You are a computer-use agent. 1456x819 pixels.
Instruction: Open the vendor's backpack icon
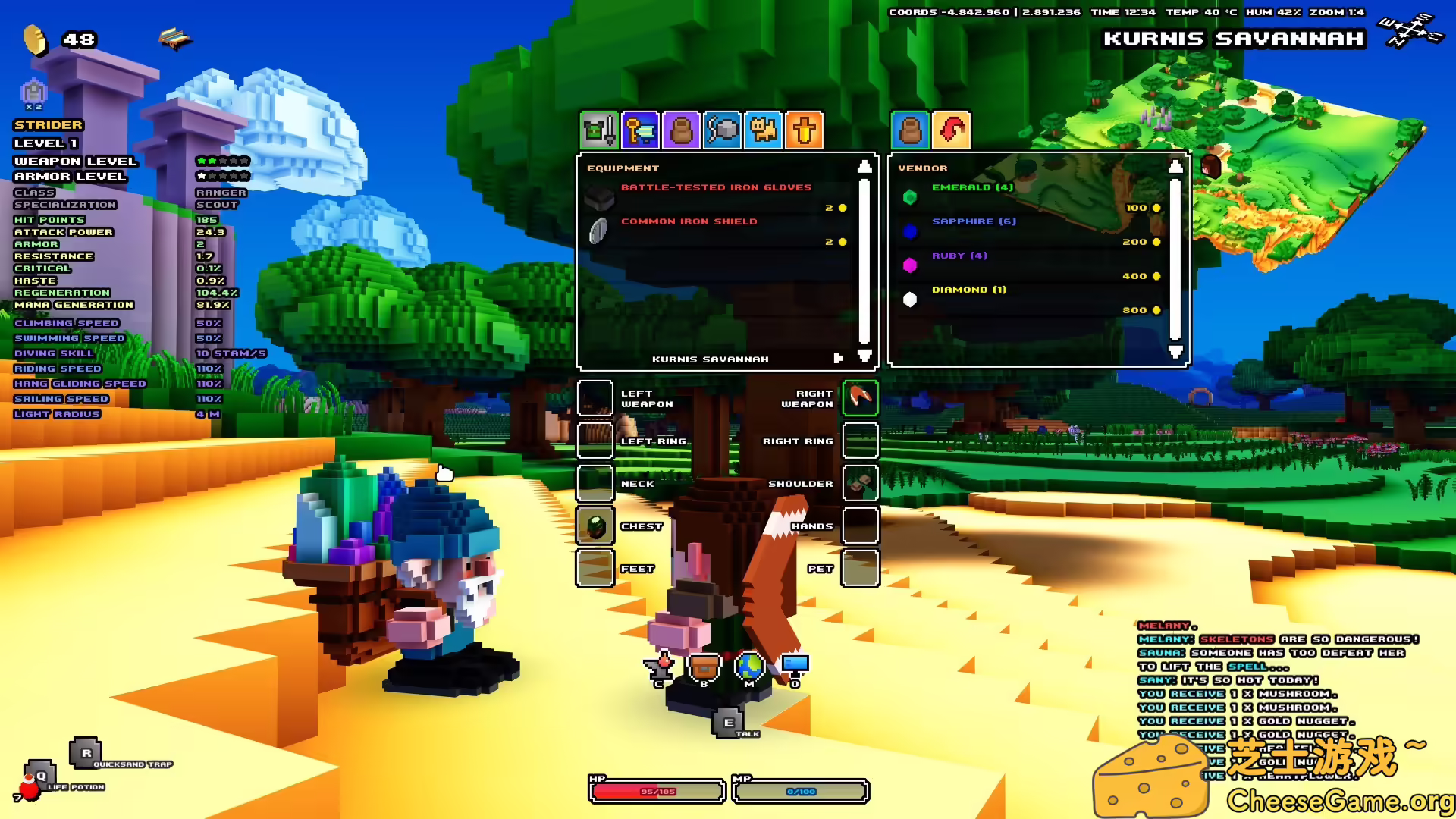[911, 130]
